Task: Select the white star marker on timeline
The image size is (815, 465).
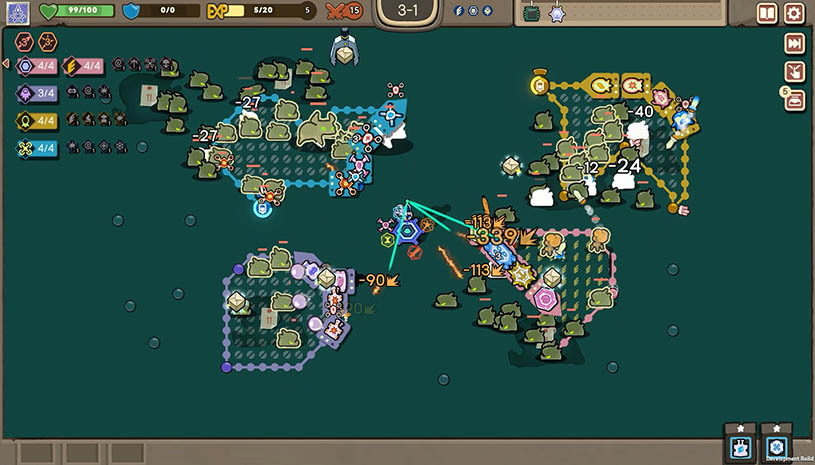Action: click(556, 14)
